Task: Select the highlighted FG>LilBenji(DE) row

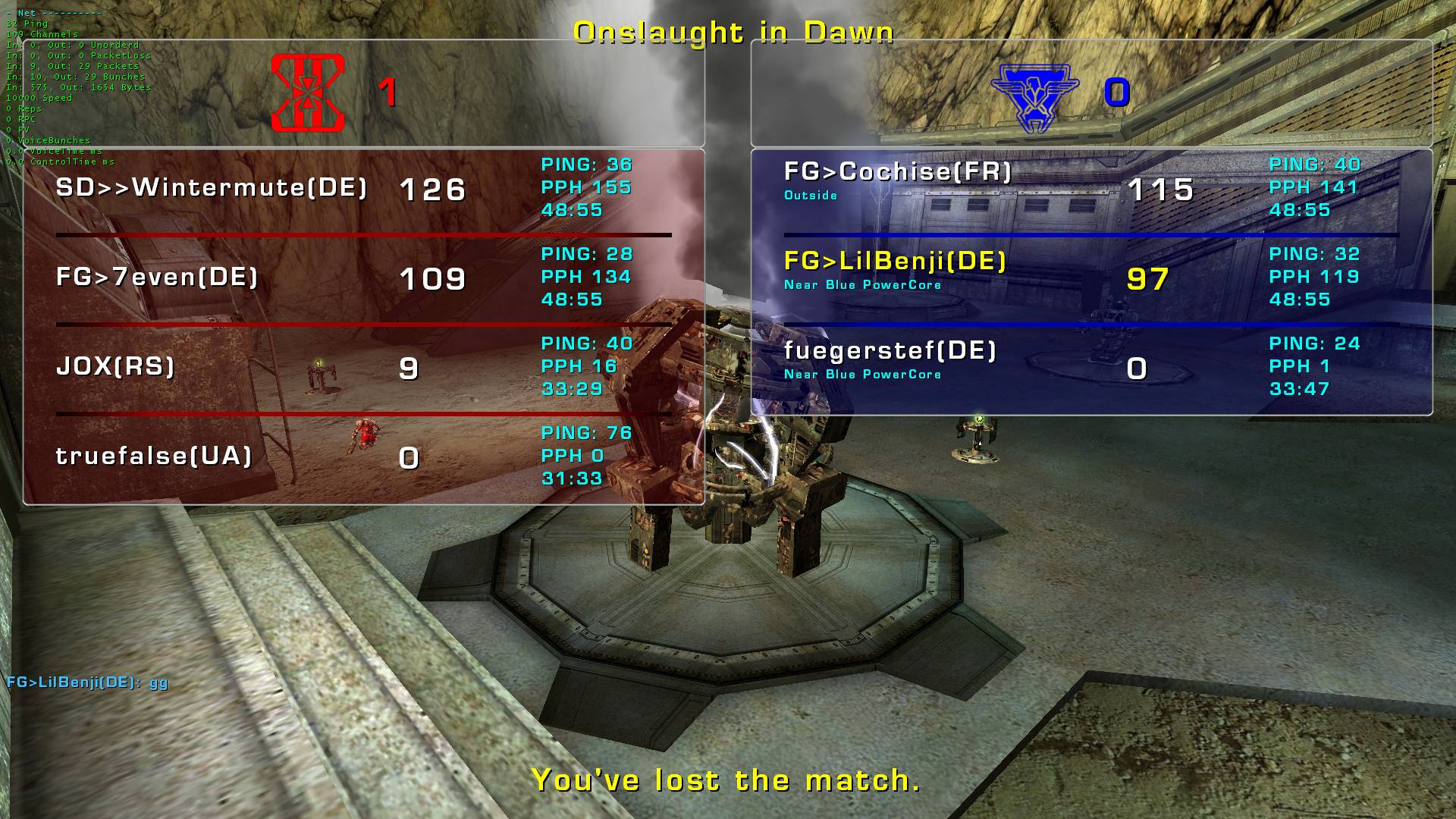Action: click(895, 262)
